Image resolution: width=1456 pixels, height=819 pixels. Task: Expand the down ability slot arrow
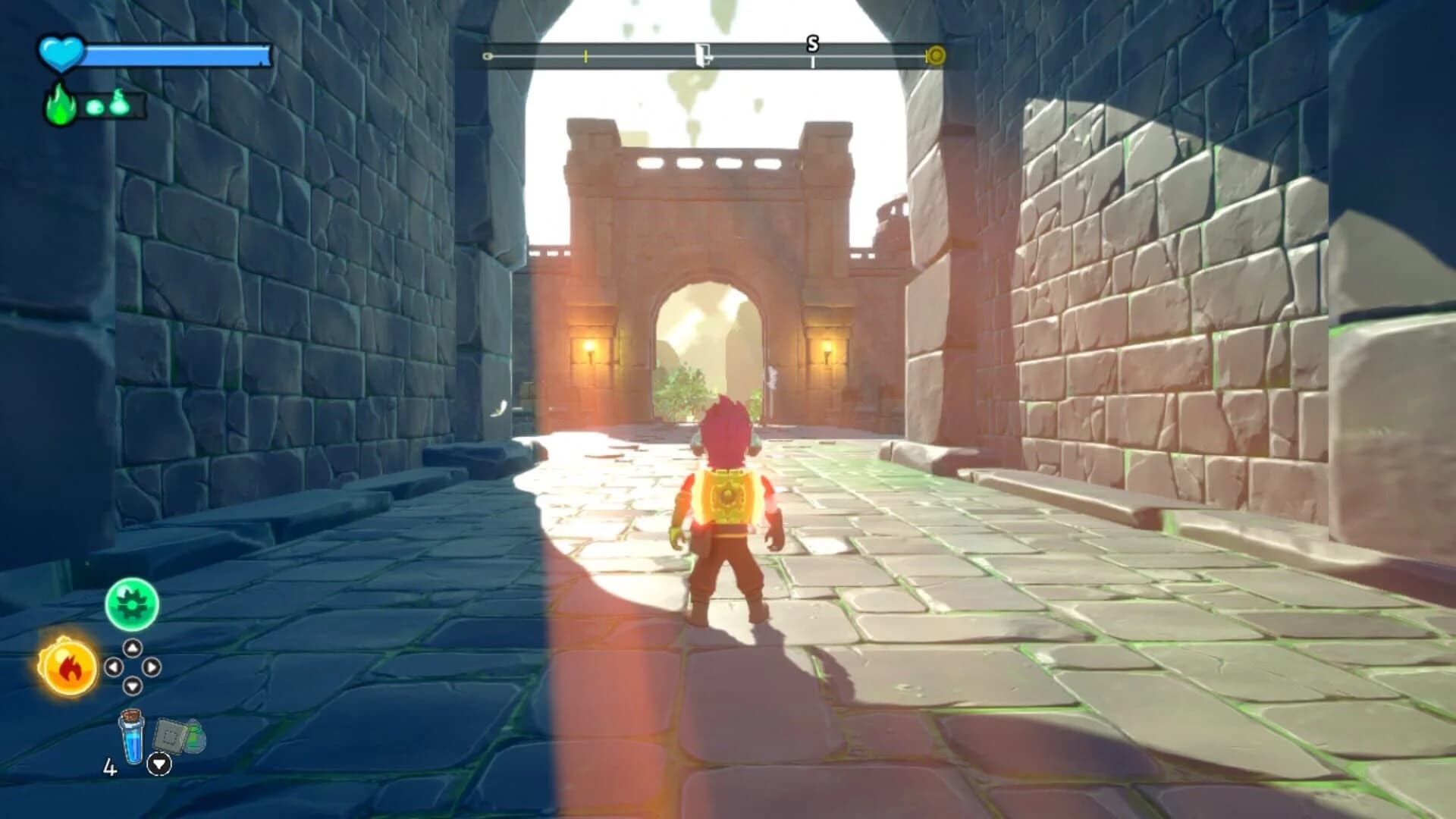click(x=133, y=686)
